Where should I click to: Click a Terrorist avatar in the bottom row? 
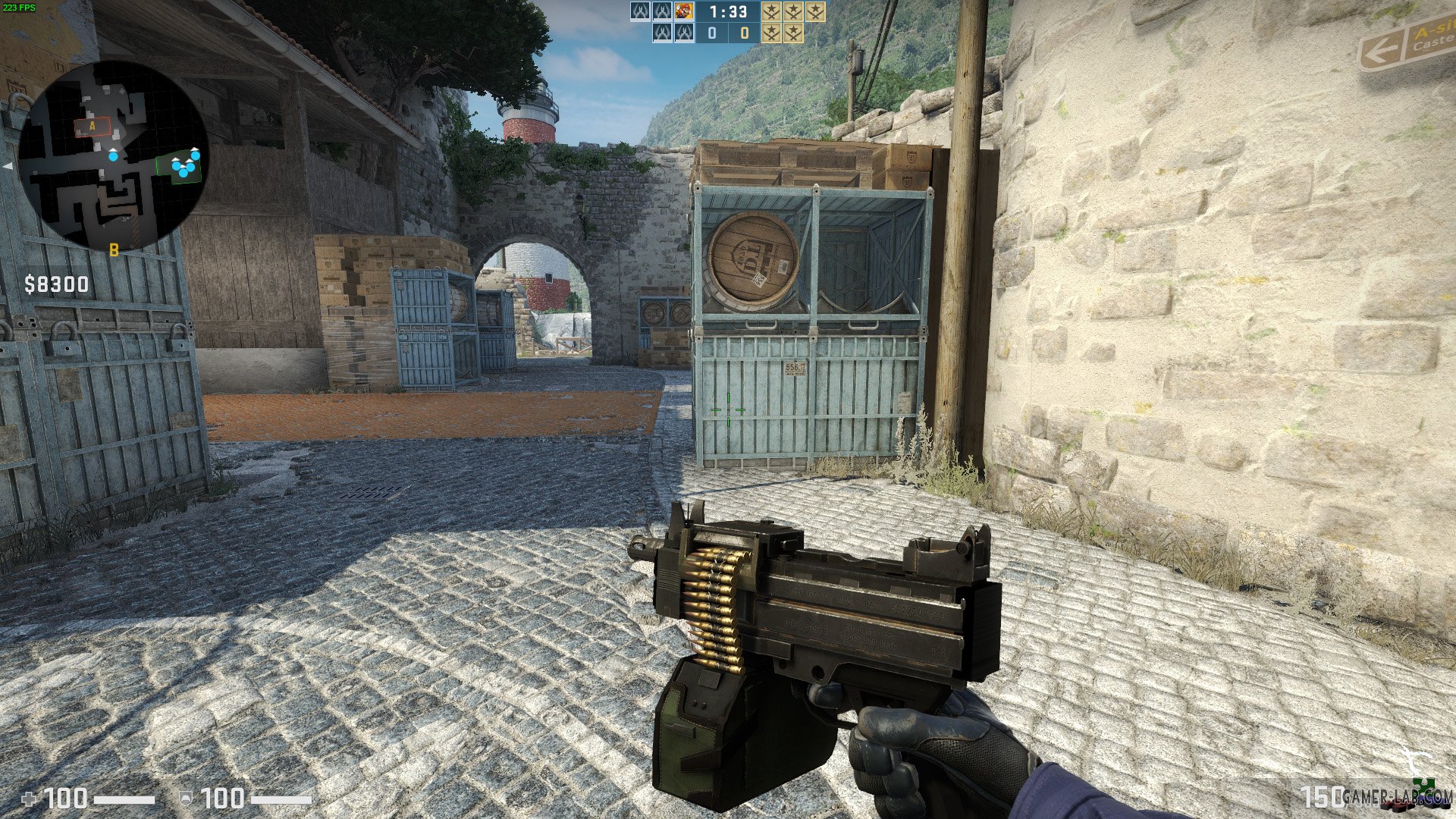pos(663,33)
